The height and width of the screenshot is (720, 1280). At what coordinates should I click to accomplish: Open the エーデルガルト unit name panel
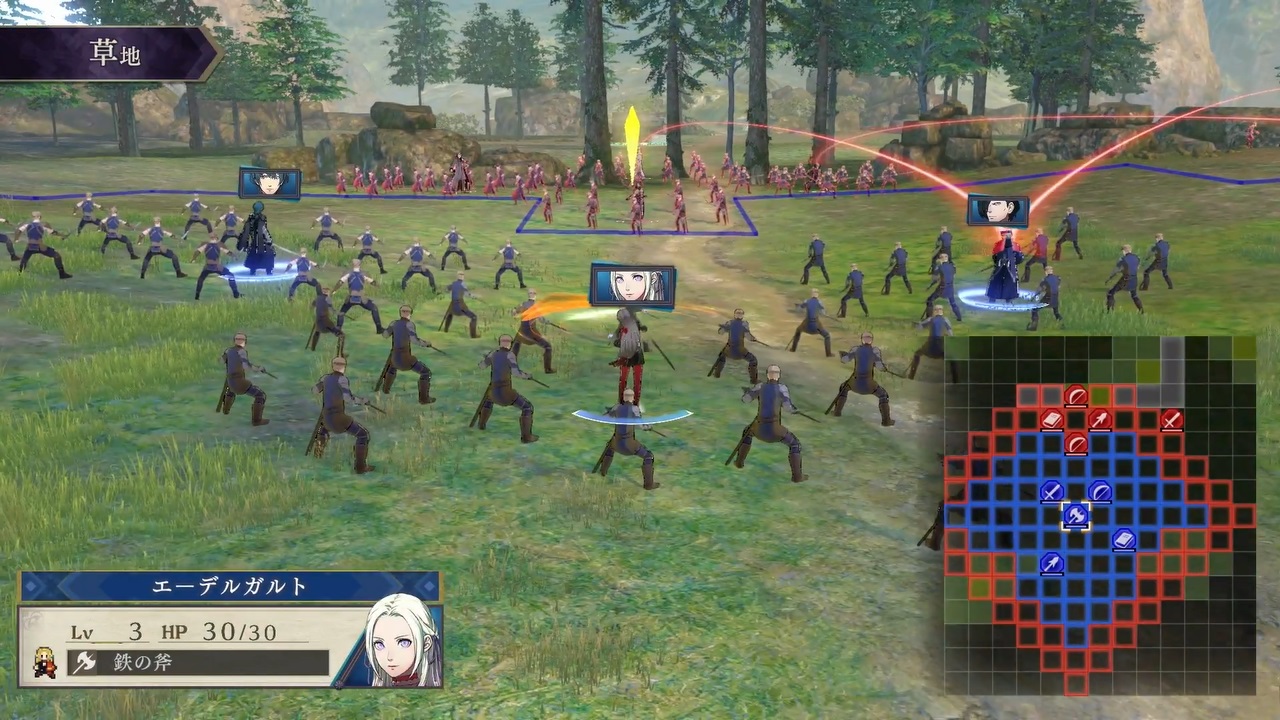(x=230, y=587)
